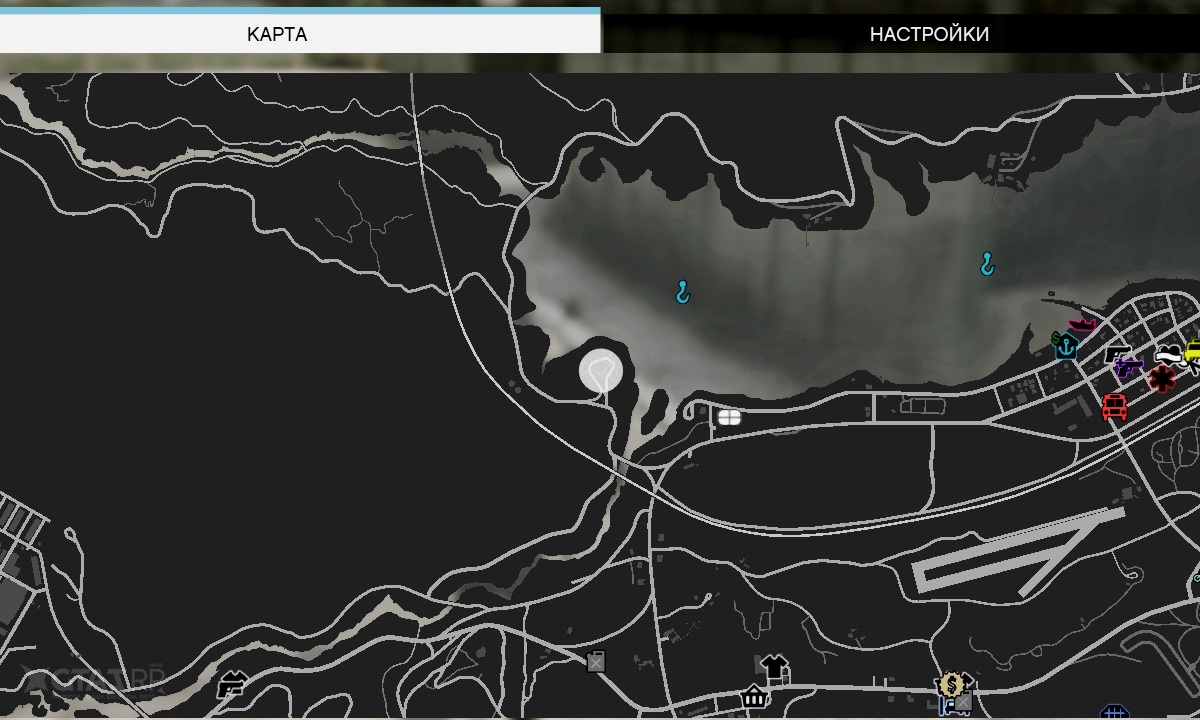This screenshot has width=1200, height=720.
Task: Select the fishing hook marker near the harbor
Action: coord(987,263)
